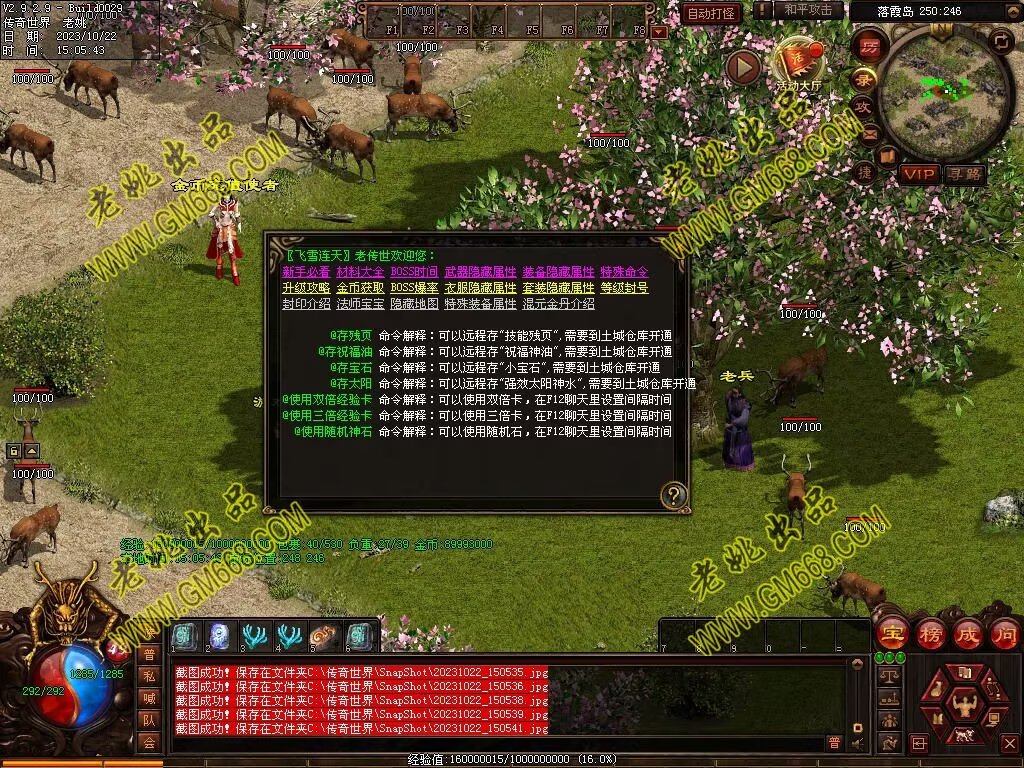Show the 榜 rankings button
Screen dimensions: 1024x768
click(929, 633)
